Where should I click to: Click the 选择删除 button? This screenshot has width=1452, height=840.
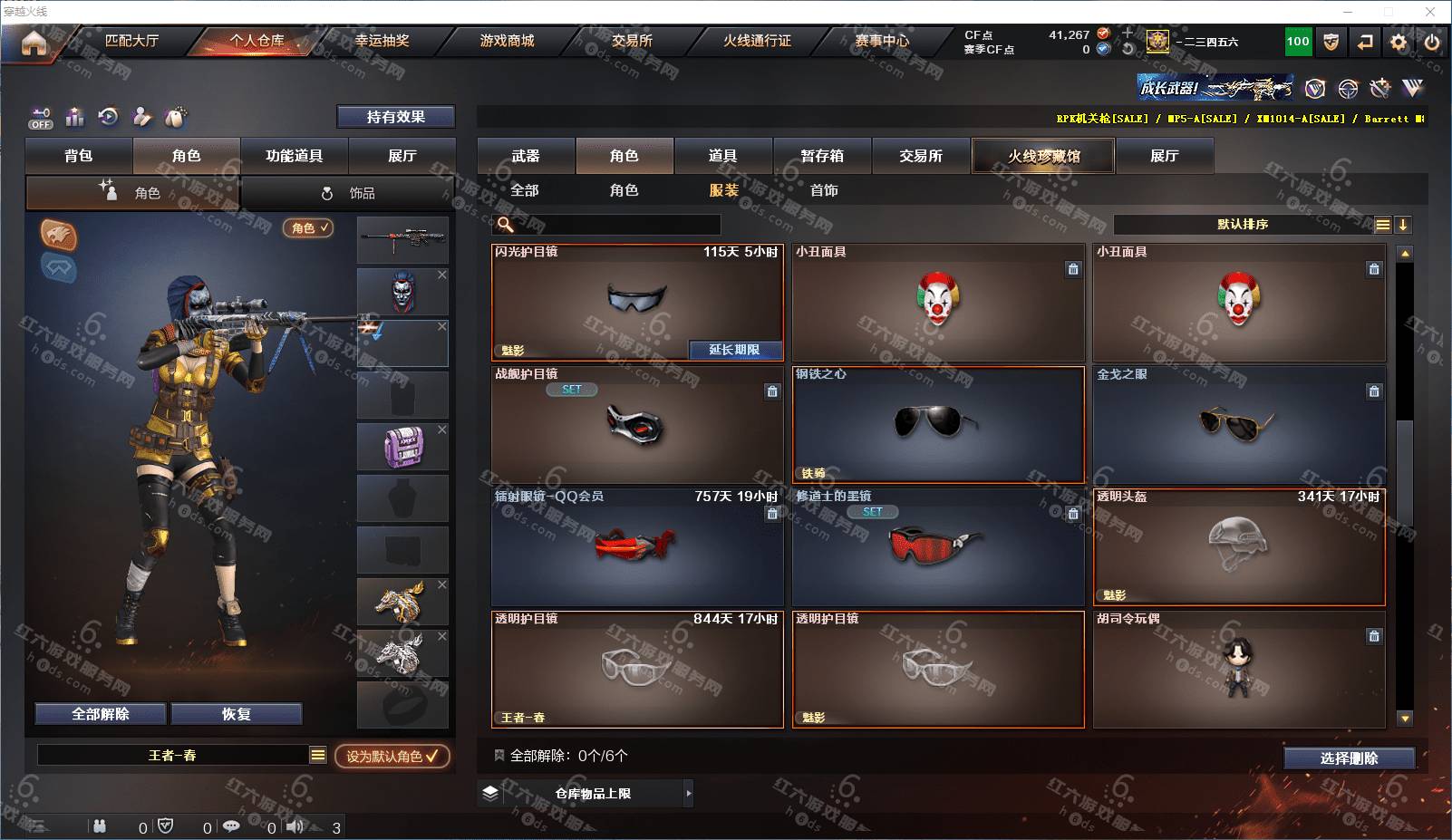1349,758
